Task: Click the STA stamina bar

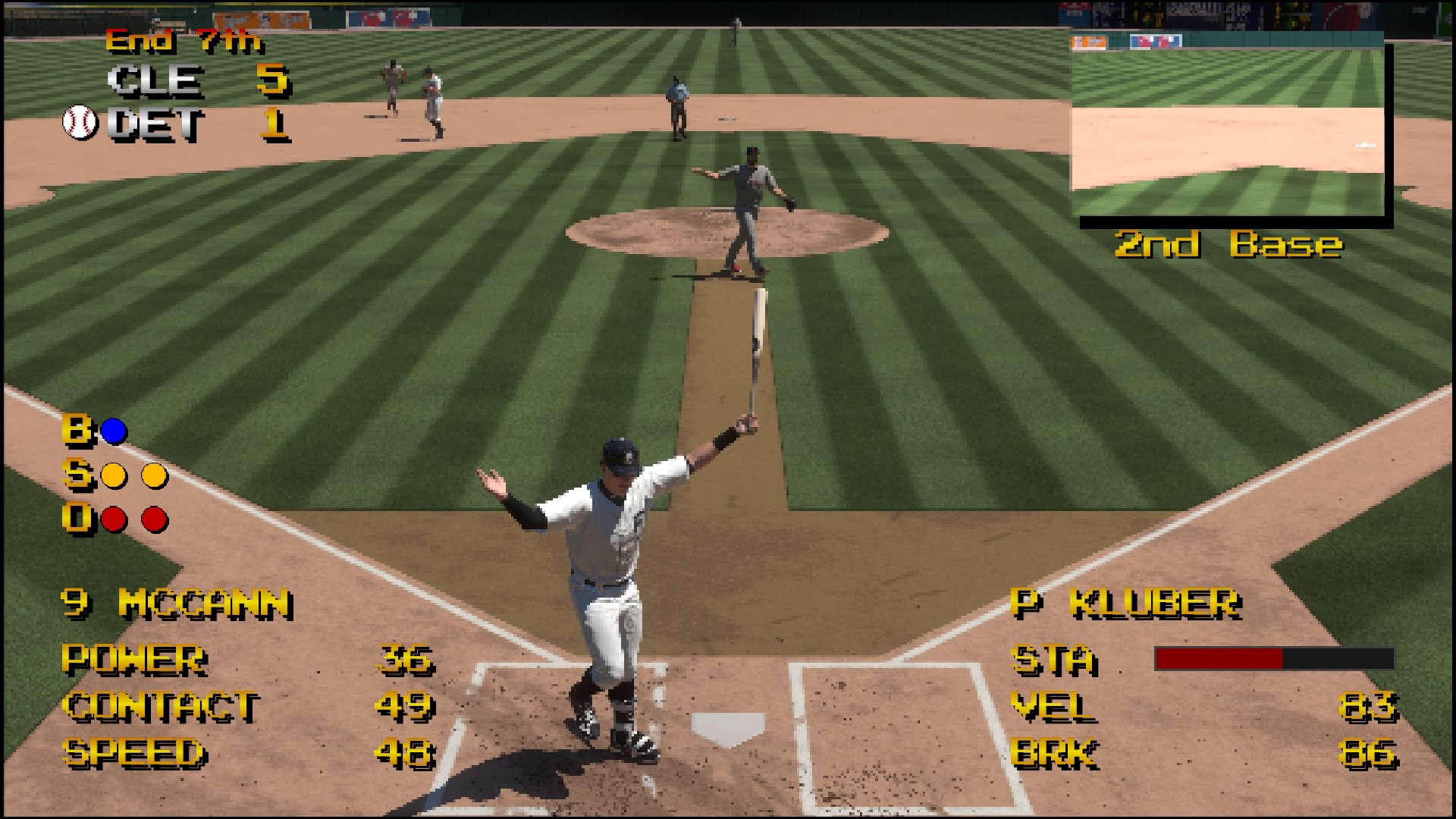Action: coord(1274,658)
